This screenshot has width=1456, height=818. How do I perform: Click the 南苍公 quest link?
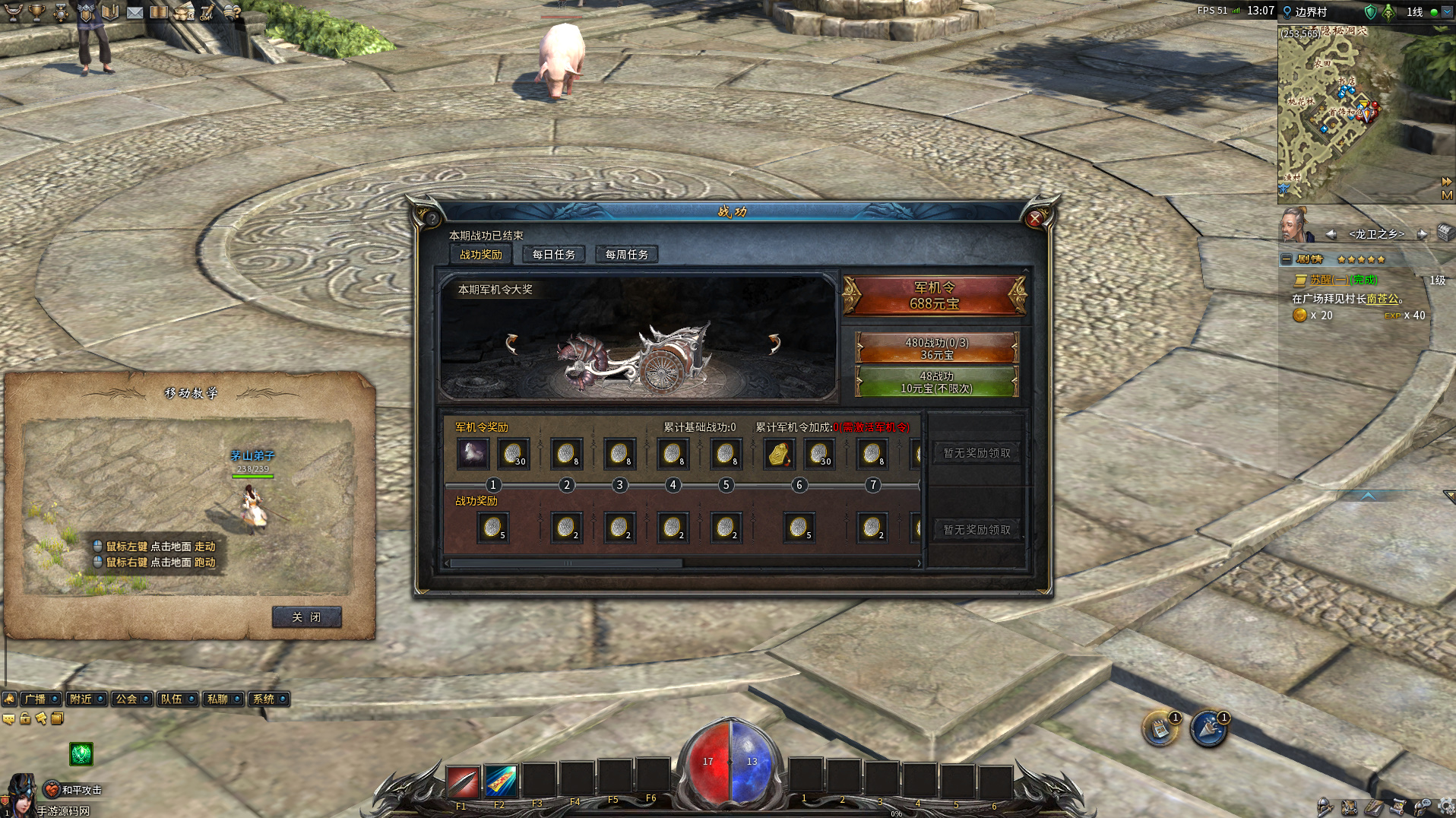[x=1382, y=299]
